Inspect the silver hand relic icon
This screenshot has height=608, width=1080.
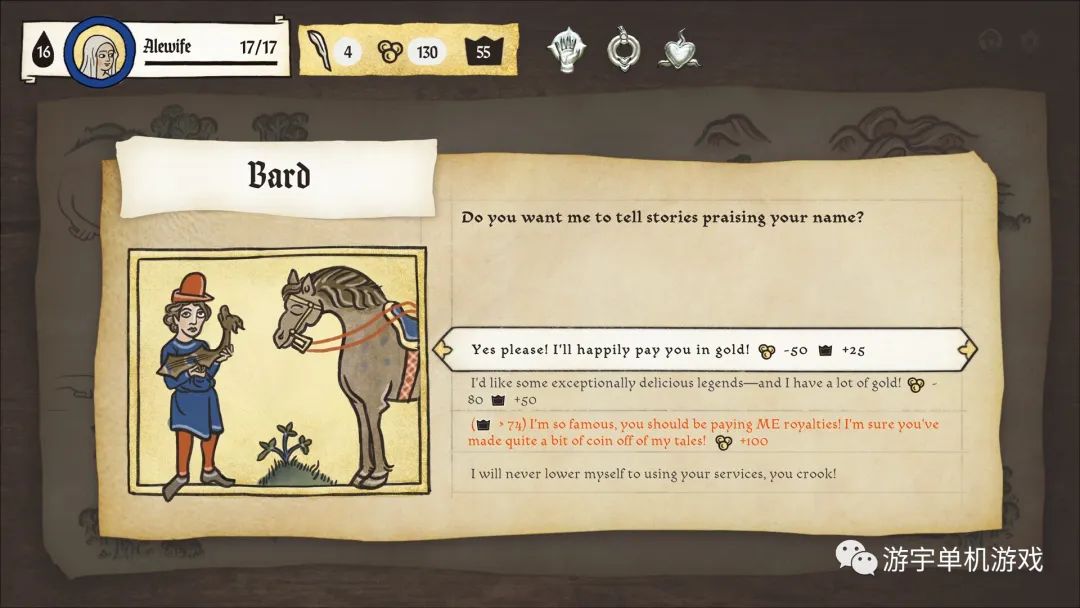click(x=567, y=50)
